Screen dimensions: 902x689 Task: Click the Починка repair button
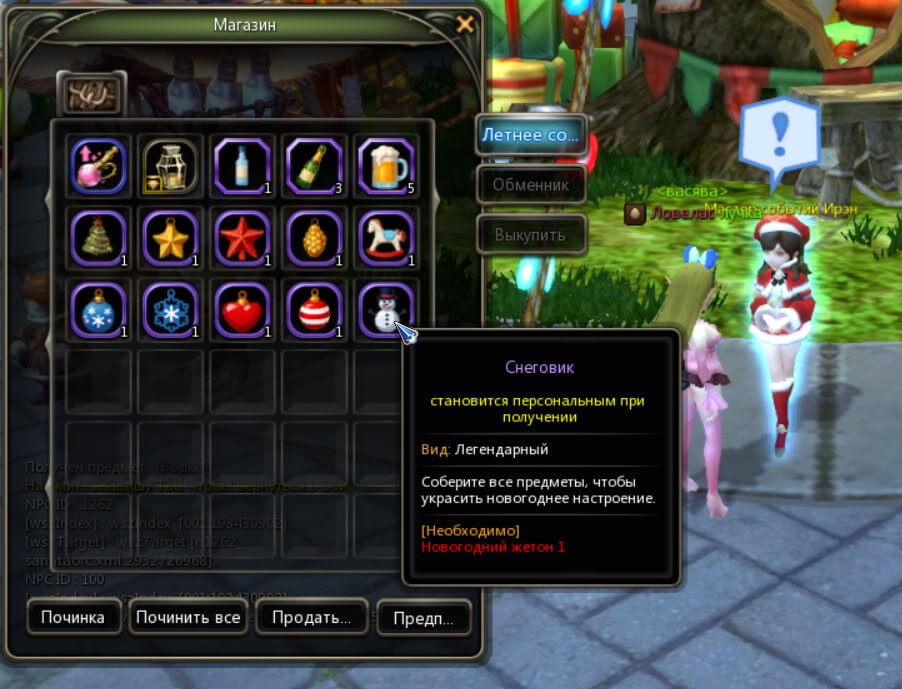click(x=73, y=617)
